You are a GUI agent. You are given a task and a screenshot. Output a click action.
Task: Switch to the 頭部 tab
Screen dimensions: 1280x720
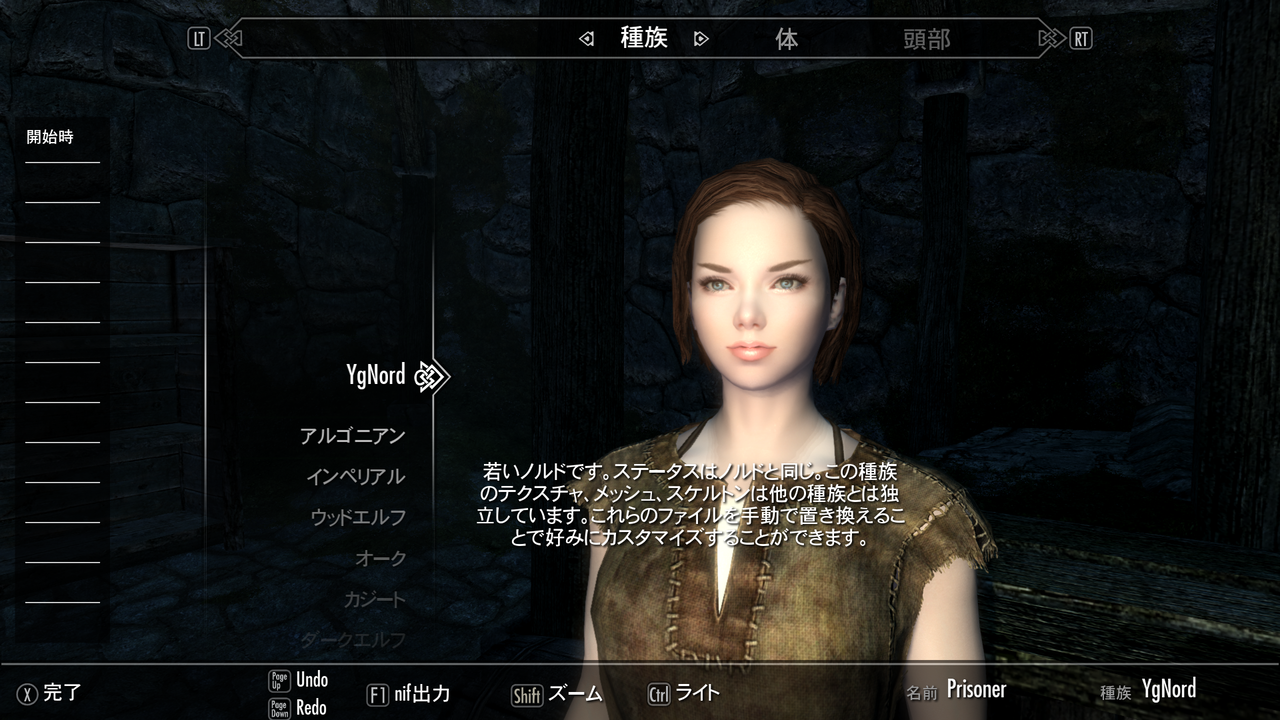pos(927,40)
